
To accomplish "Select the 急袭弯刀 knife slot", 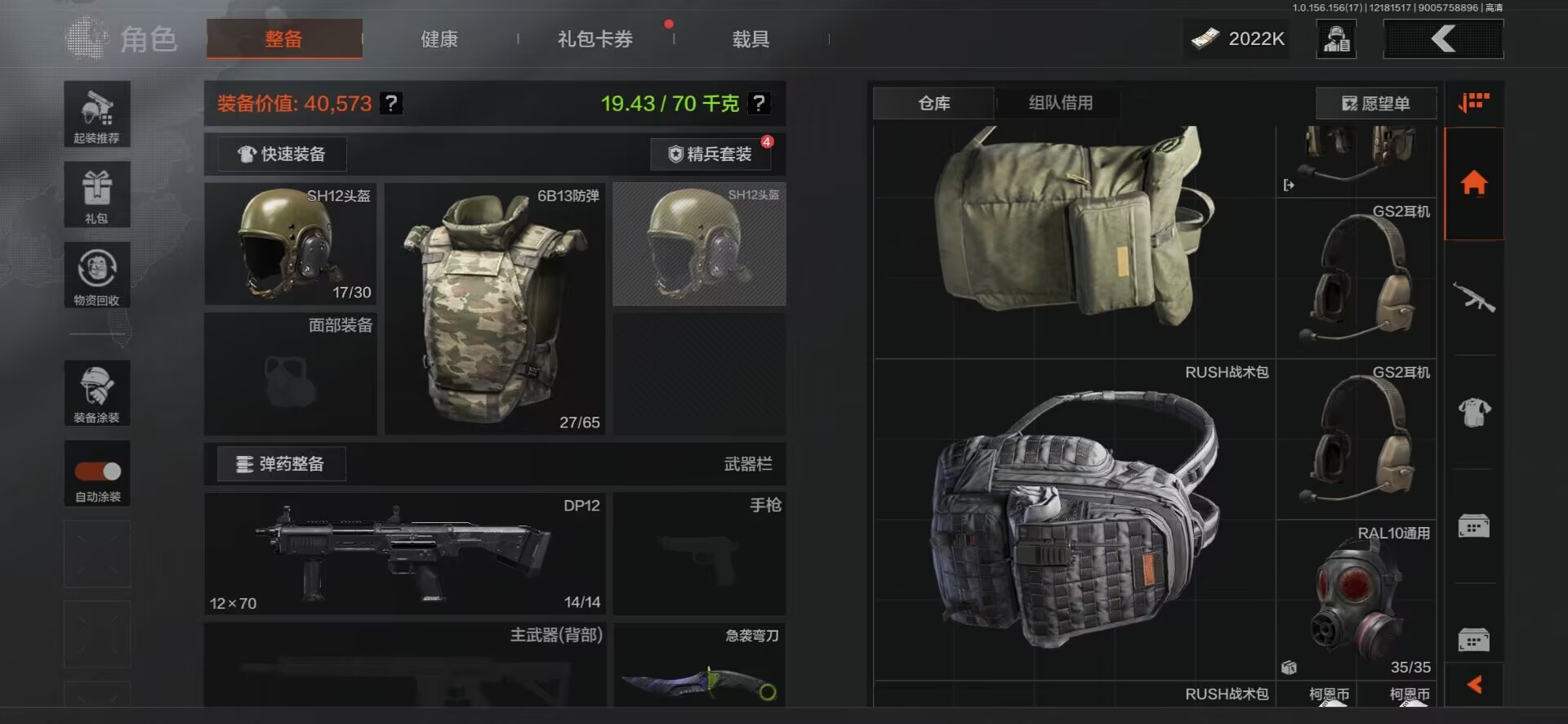I will click(699, 665).
